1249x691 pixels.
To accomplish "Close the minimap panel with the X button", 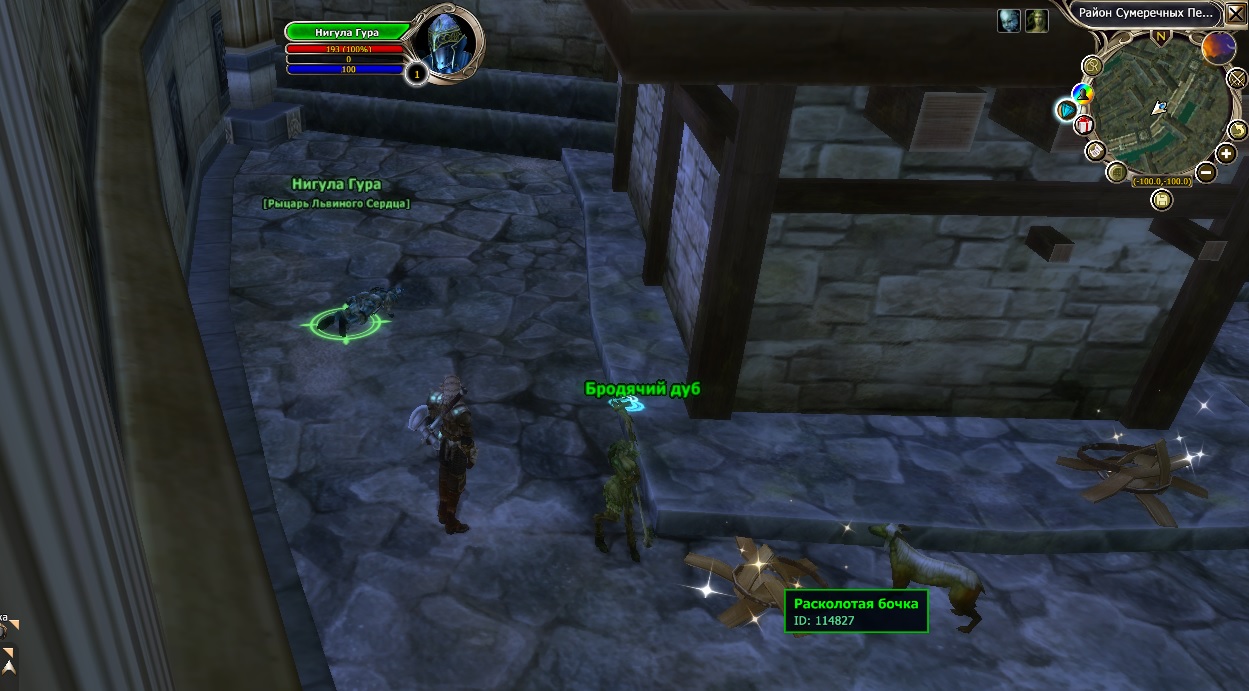I will 1234,13.
